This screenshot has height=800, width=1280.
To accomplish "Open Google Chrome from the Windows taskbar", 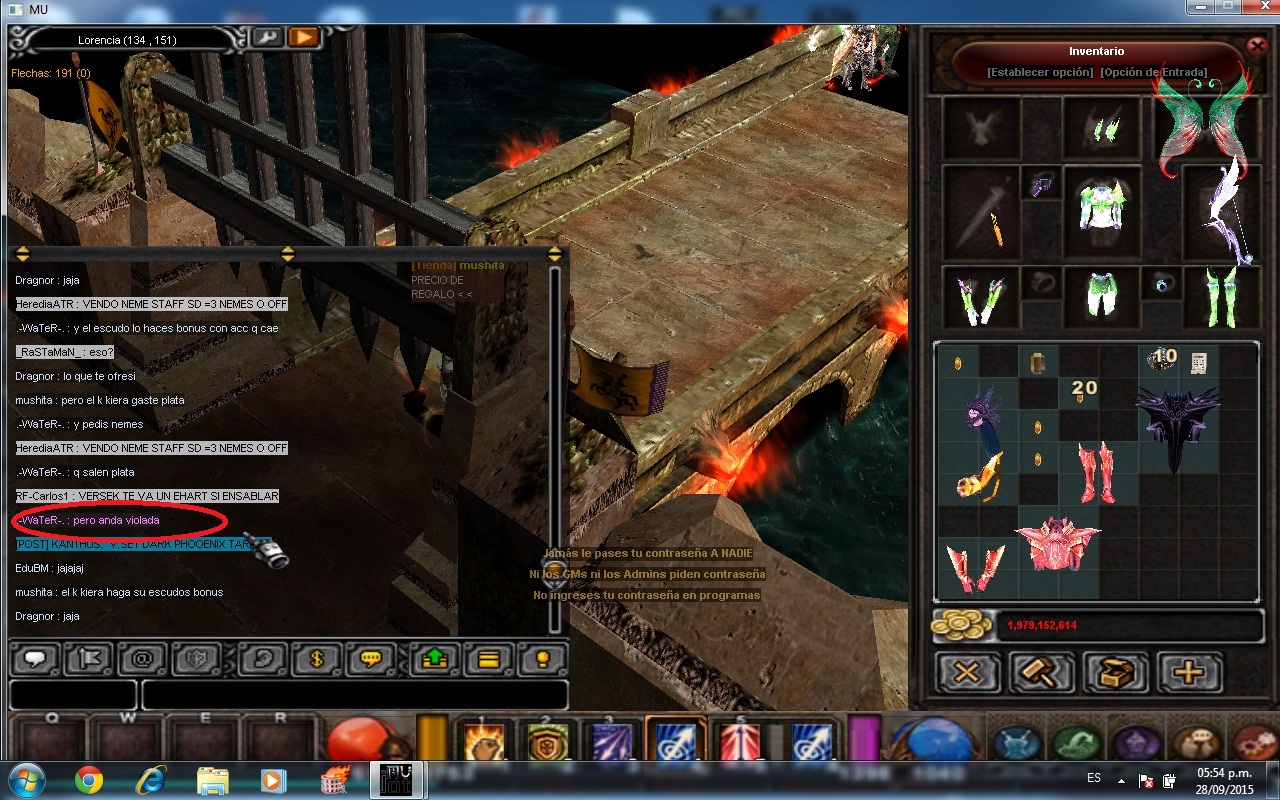I will pos(89,779).
